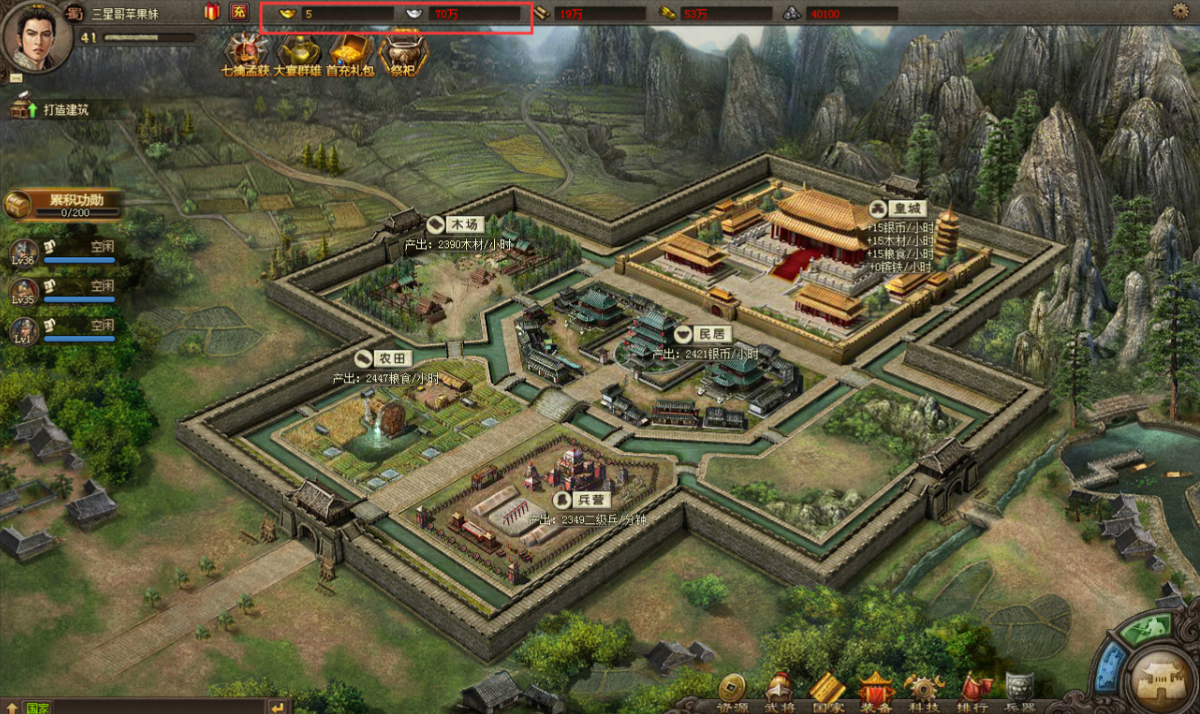Open the 武将 generals menu

[x=778, y=690]
